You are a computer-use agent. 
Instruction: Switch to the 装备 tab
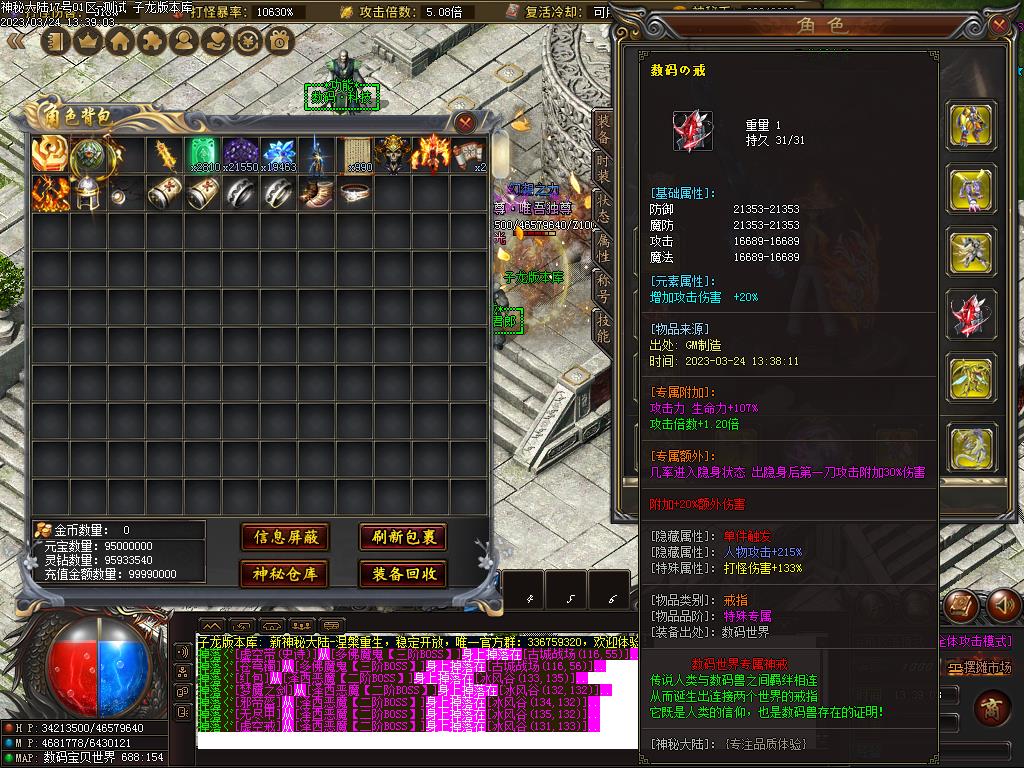tap(603, 128)
